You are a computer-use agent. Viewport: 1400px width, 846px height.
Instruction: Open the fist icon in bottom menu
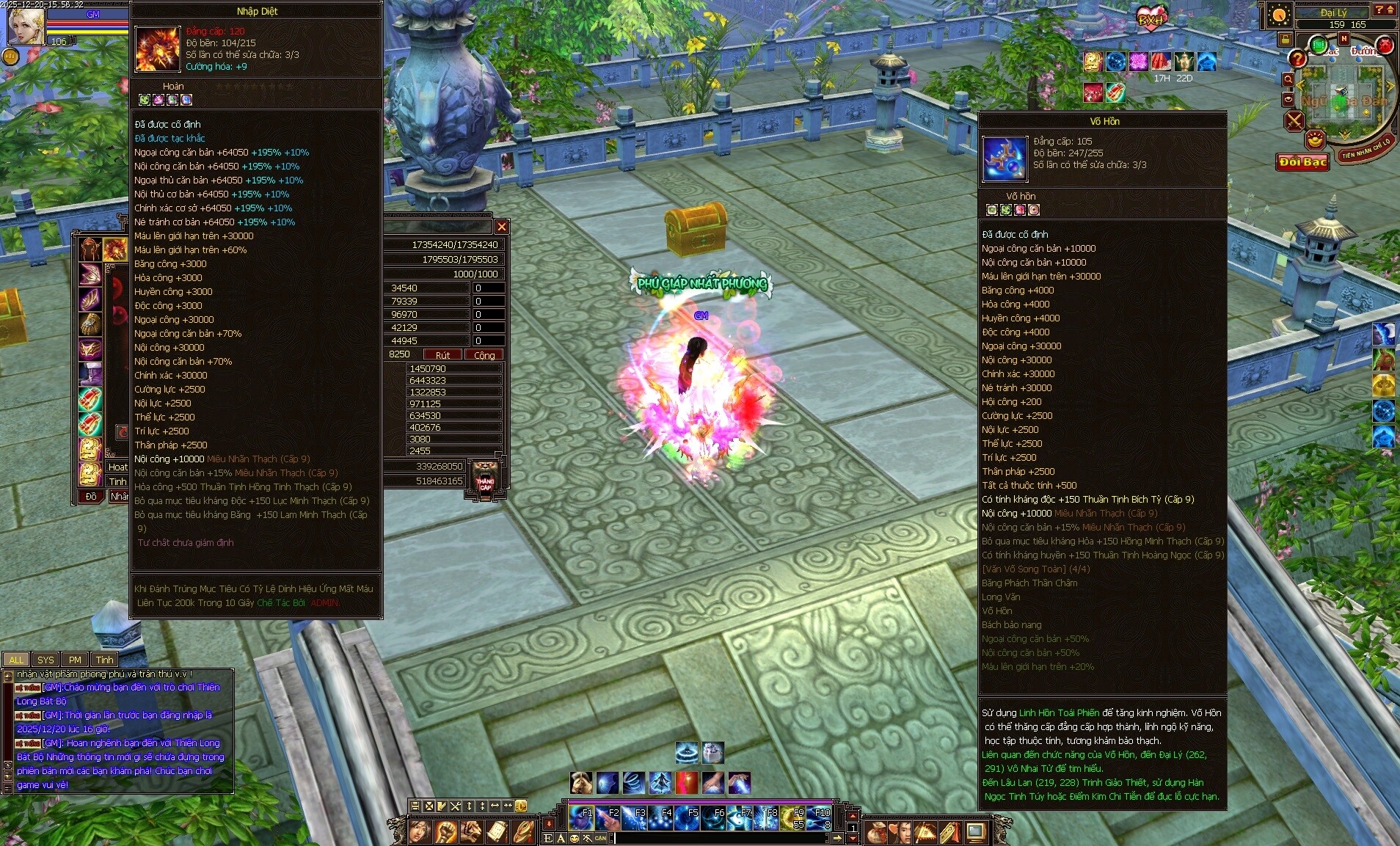(x=446, y=831)
